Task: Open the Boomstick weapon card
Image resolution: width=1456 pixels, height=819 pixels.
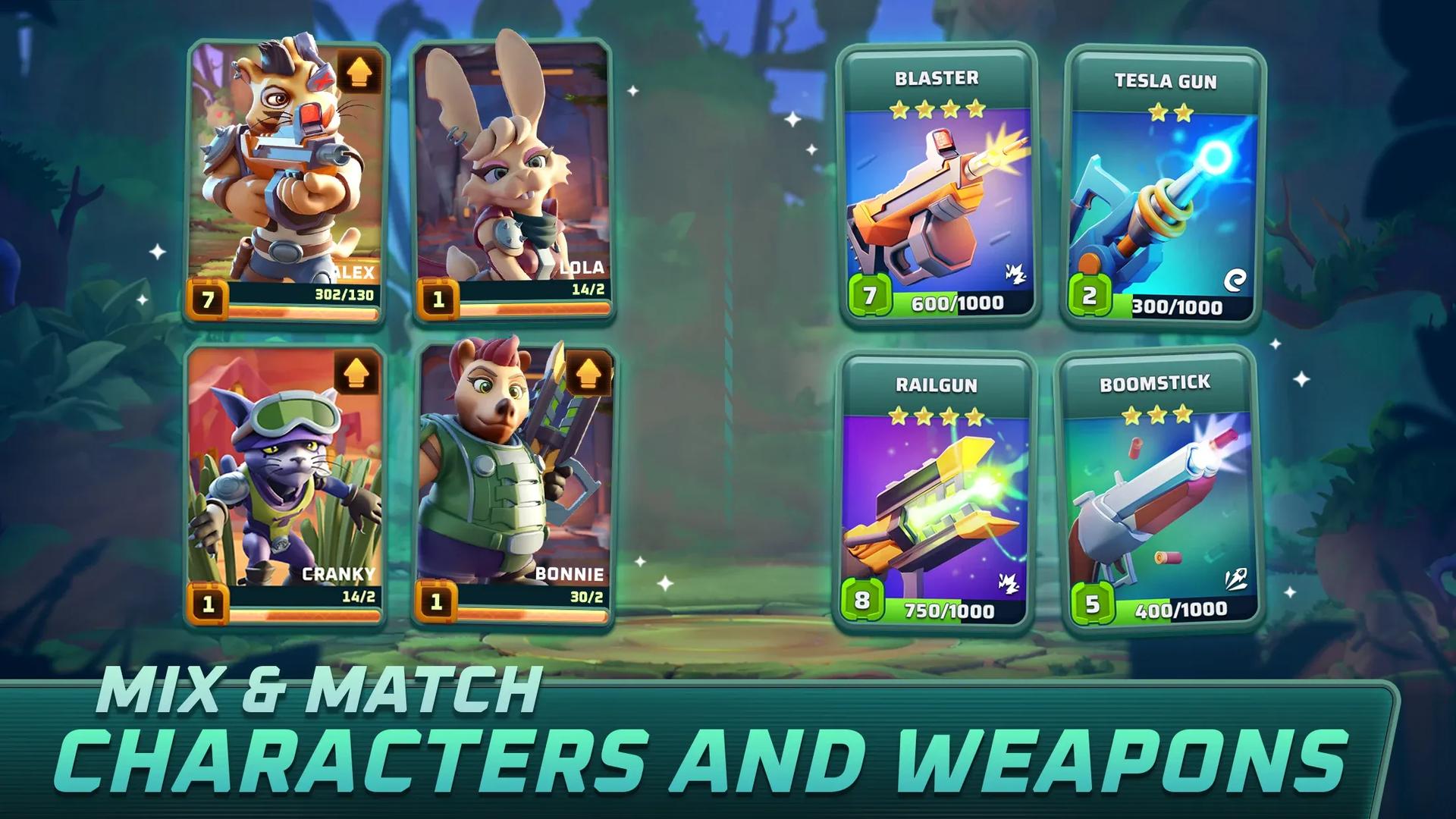Action: tap(1161, 500)
